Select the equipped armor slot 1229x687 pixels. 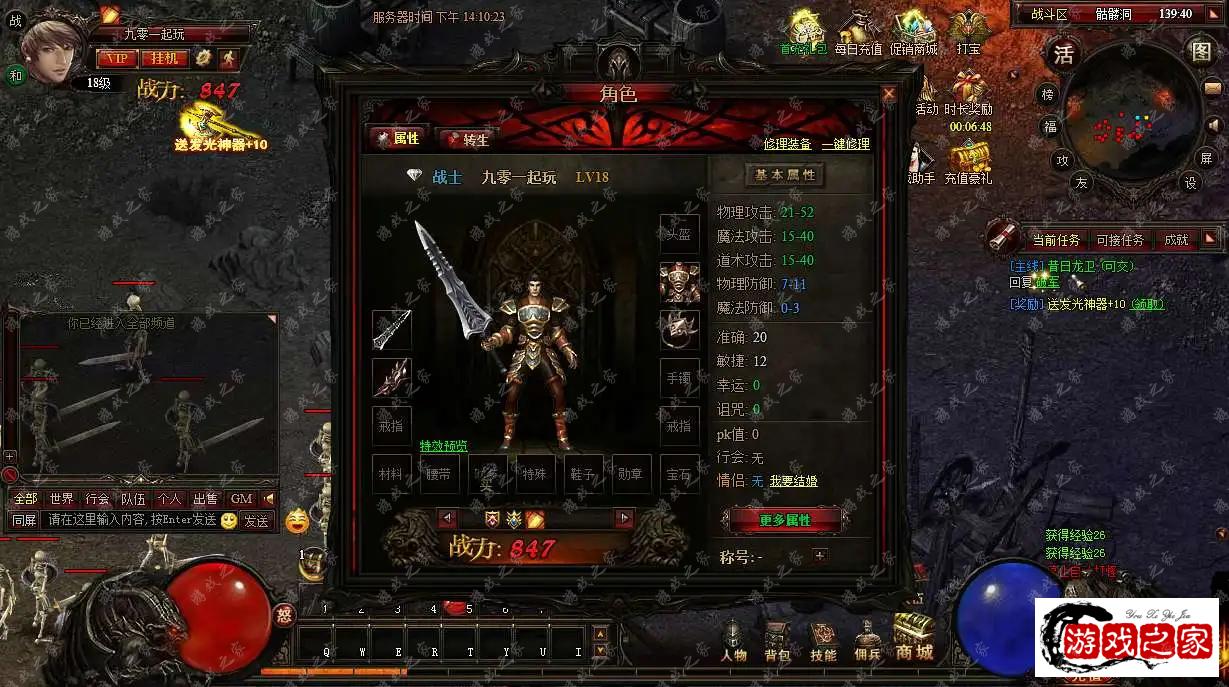pos(679,282)
